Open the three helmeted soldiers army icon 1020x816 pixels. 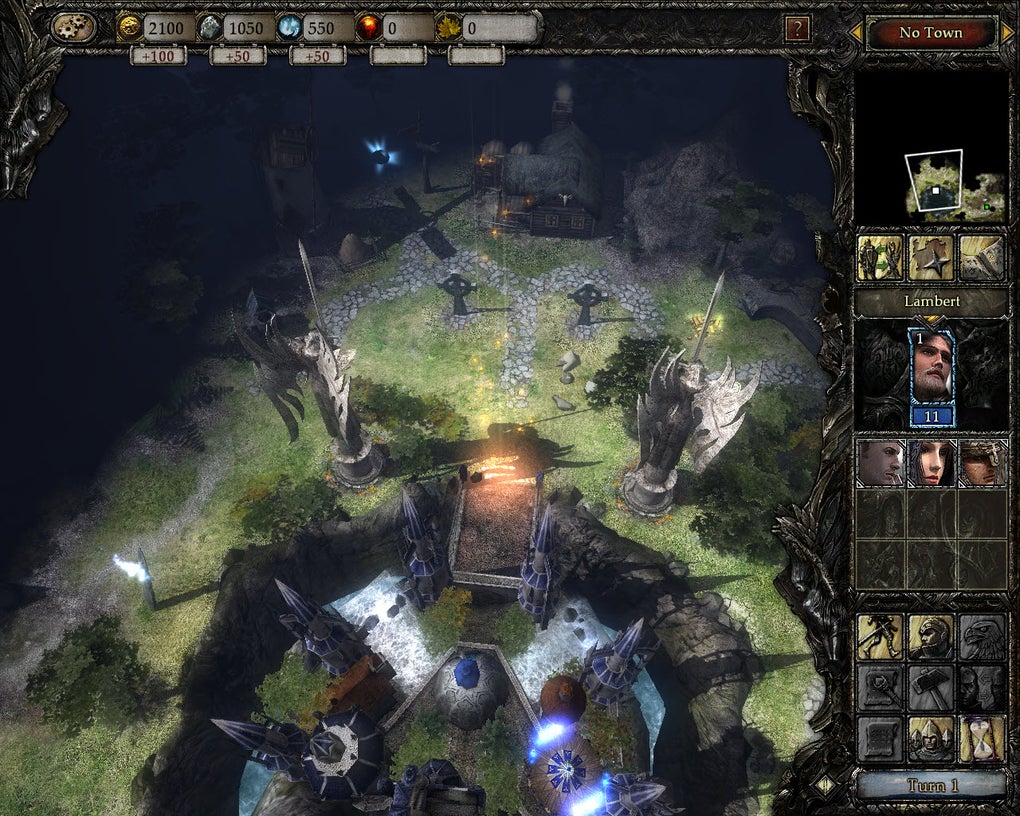(x=931, y=739)
